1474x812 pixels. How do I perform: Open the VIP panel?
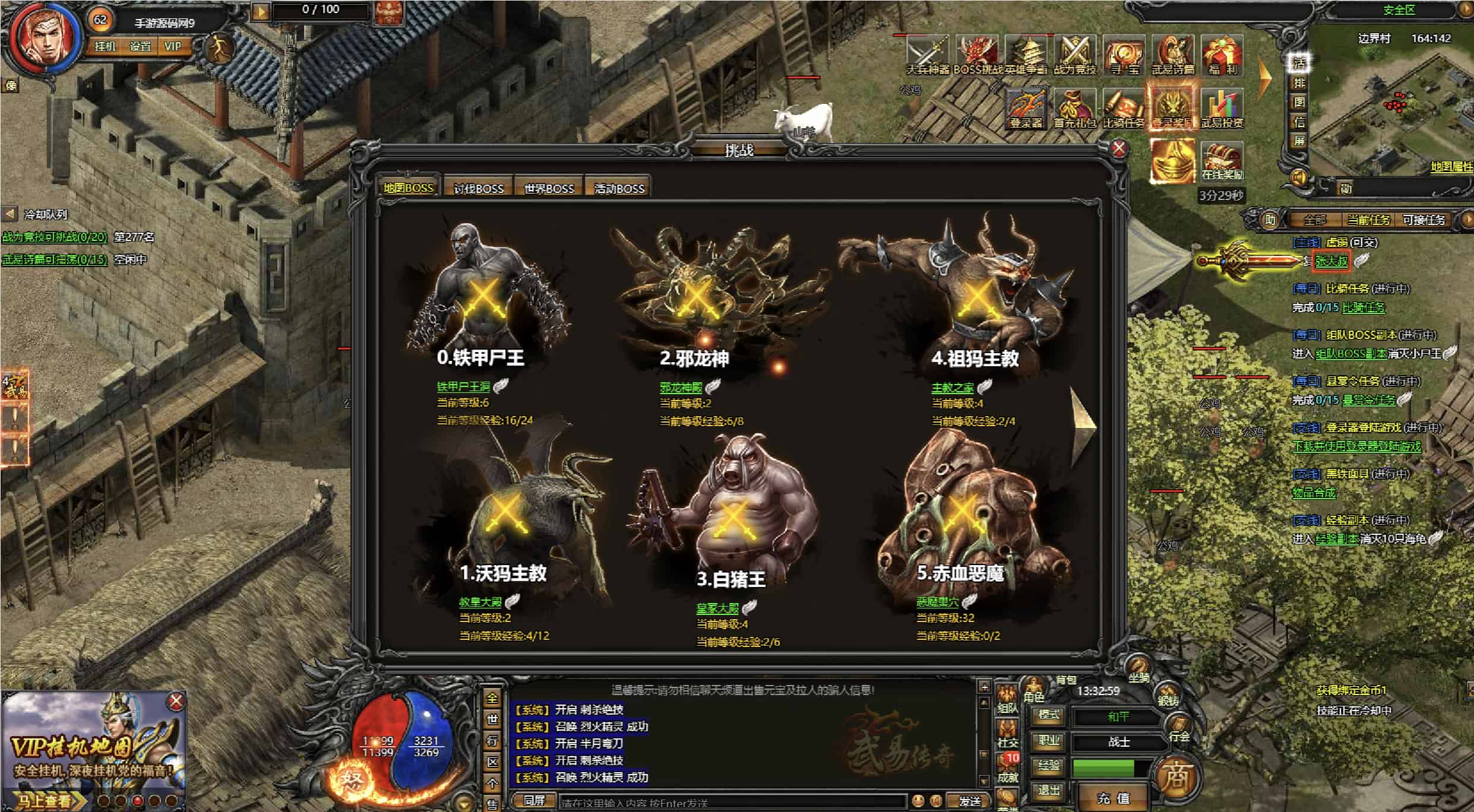tap(173, 46)
